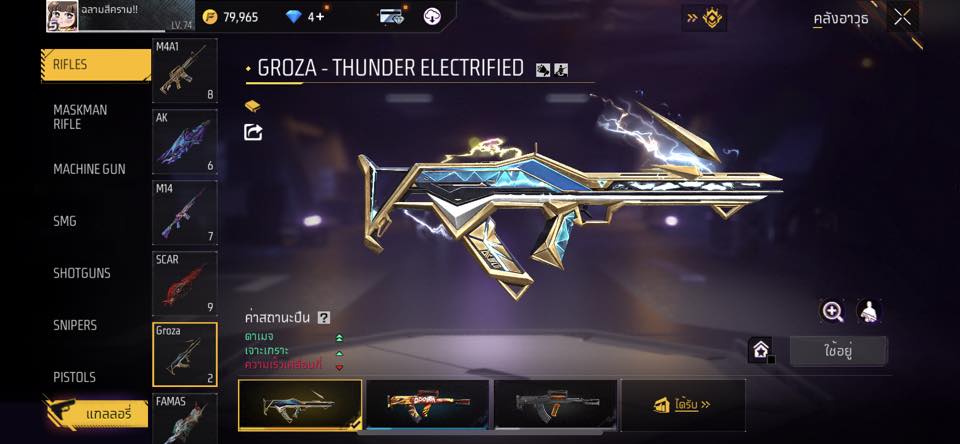Viewport: 960px width, 444px height.
Task: Select the Machine Gun category
Action: 90,169
